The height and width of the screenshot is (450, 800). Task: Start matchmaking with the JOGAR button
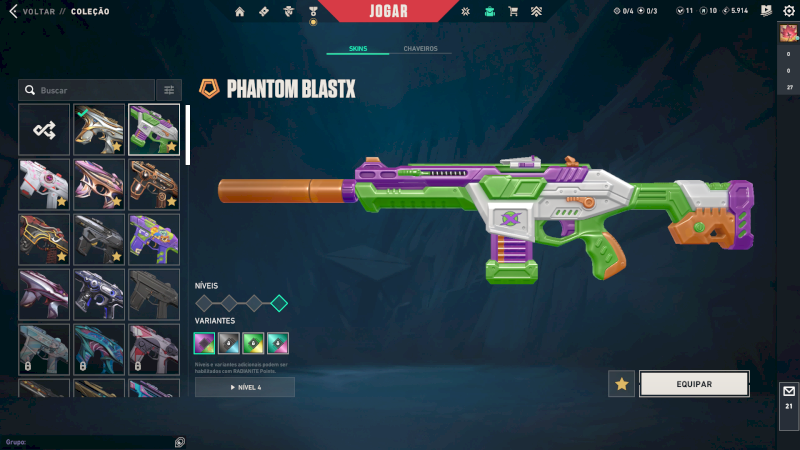click(x=389, y=11)
